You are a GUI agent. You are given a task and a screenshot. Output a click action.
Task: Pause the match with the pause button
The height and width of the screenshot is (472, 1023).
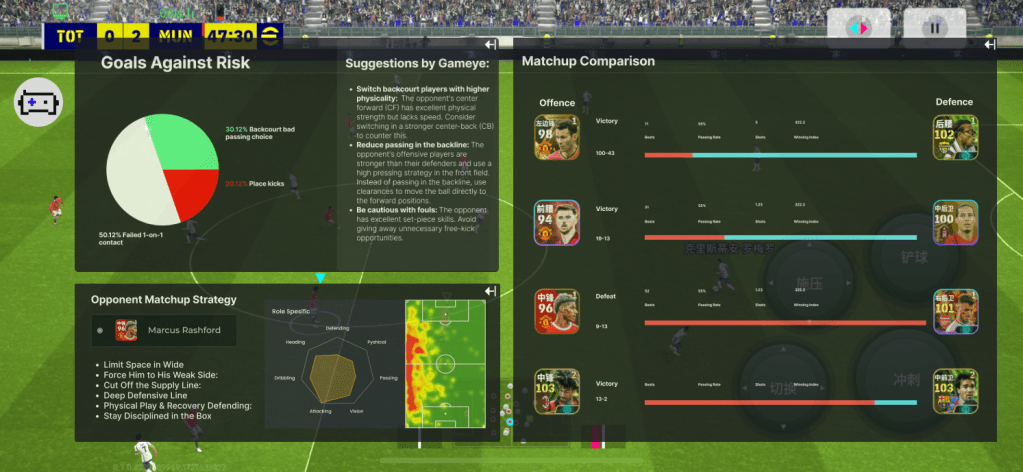pyautogui.click(x=935, y=28)
